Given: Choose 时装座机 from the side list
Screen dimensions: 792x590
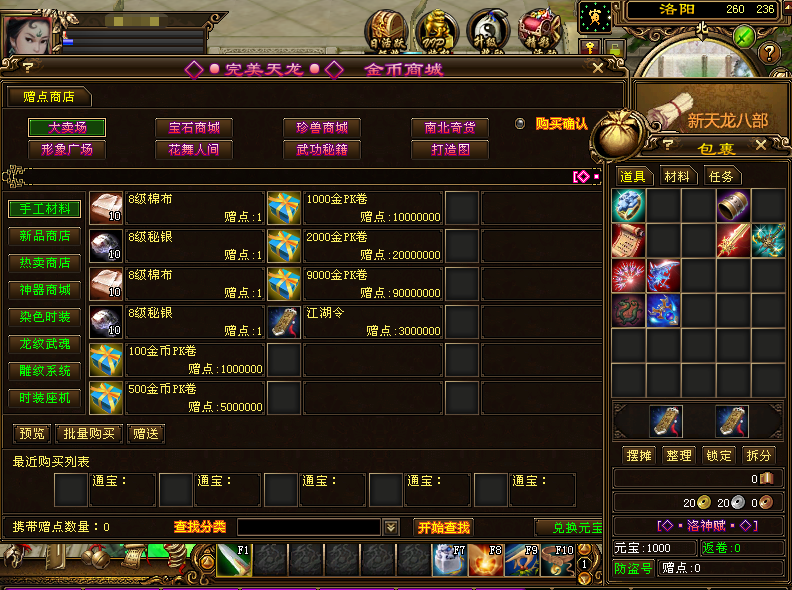Looking at the screenshot, I should tap(45, 398).
